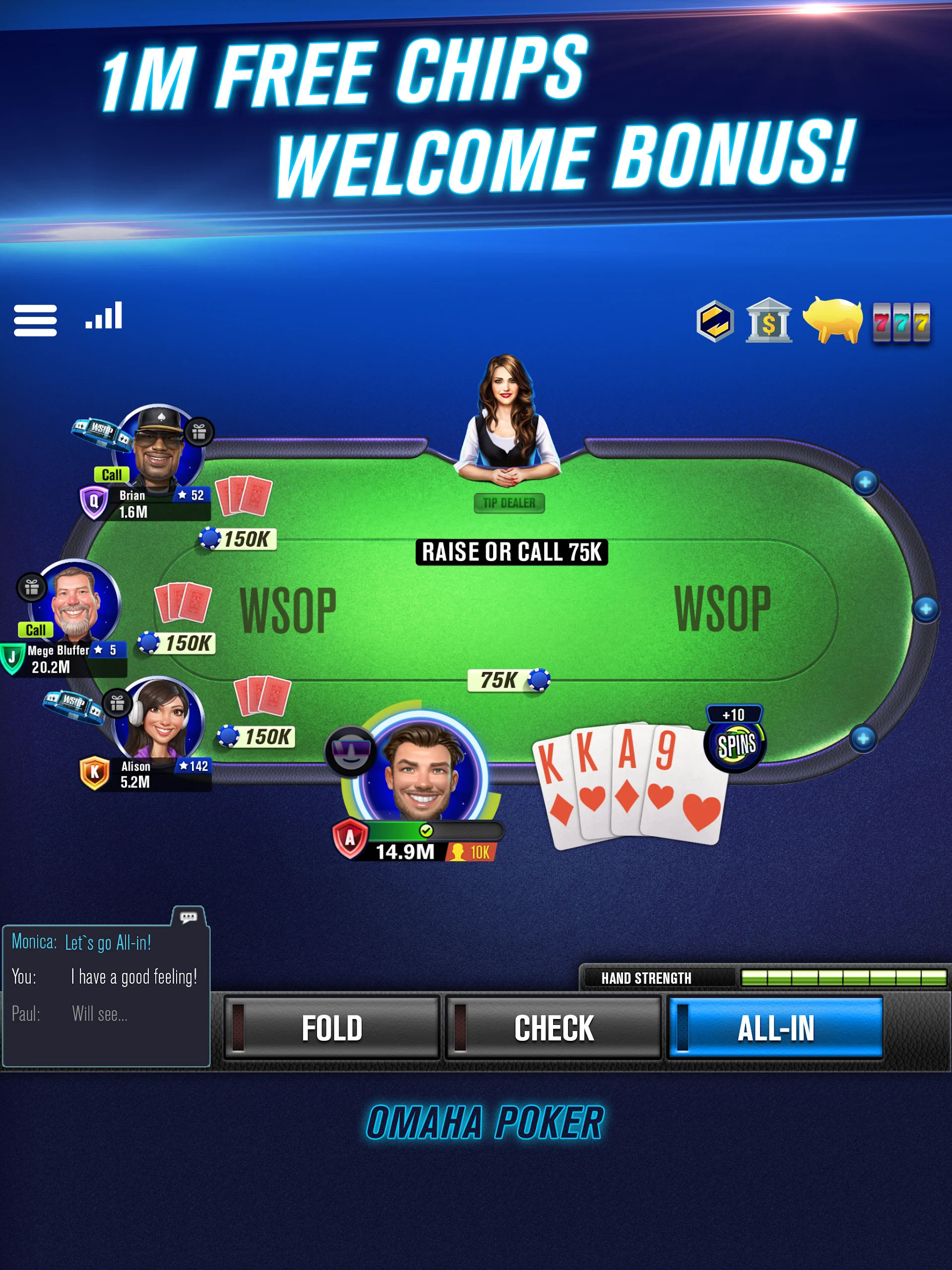The image size is (952, 1270).
Task: Open the hamburger menu
Action: click(35, 320)
